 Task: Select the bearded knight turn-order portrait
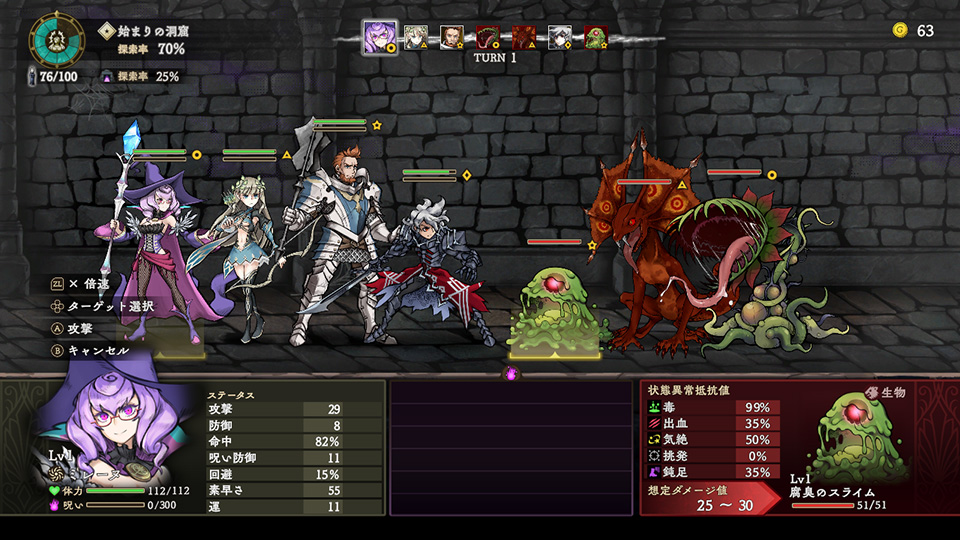tap(452, 38)
